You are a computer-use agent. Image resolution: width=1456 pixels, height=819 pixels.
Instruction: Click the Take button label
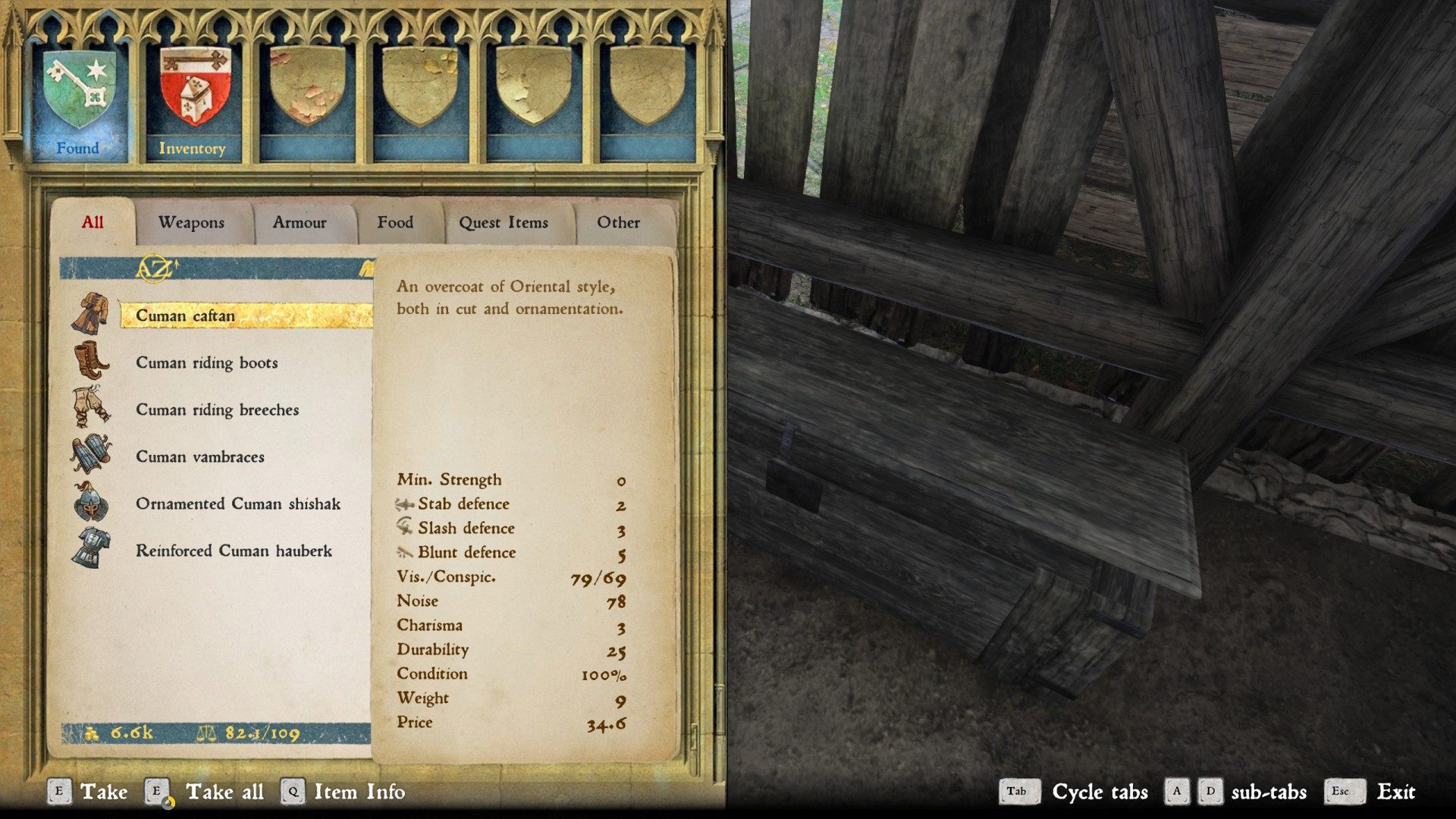[x=103, y=792]
